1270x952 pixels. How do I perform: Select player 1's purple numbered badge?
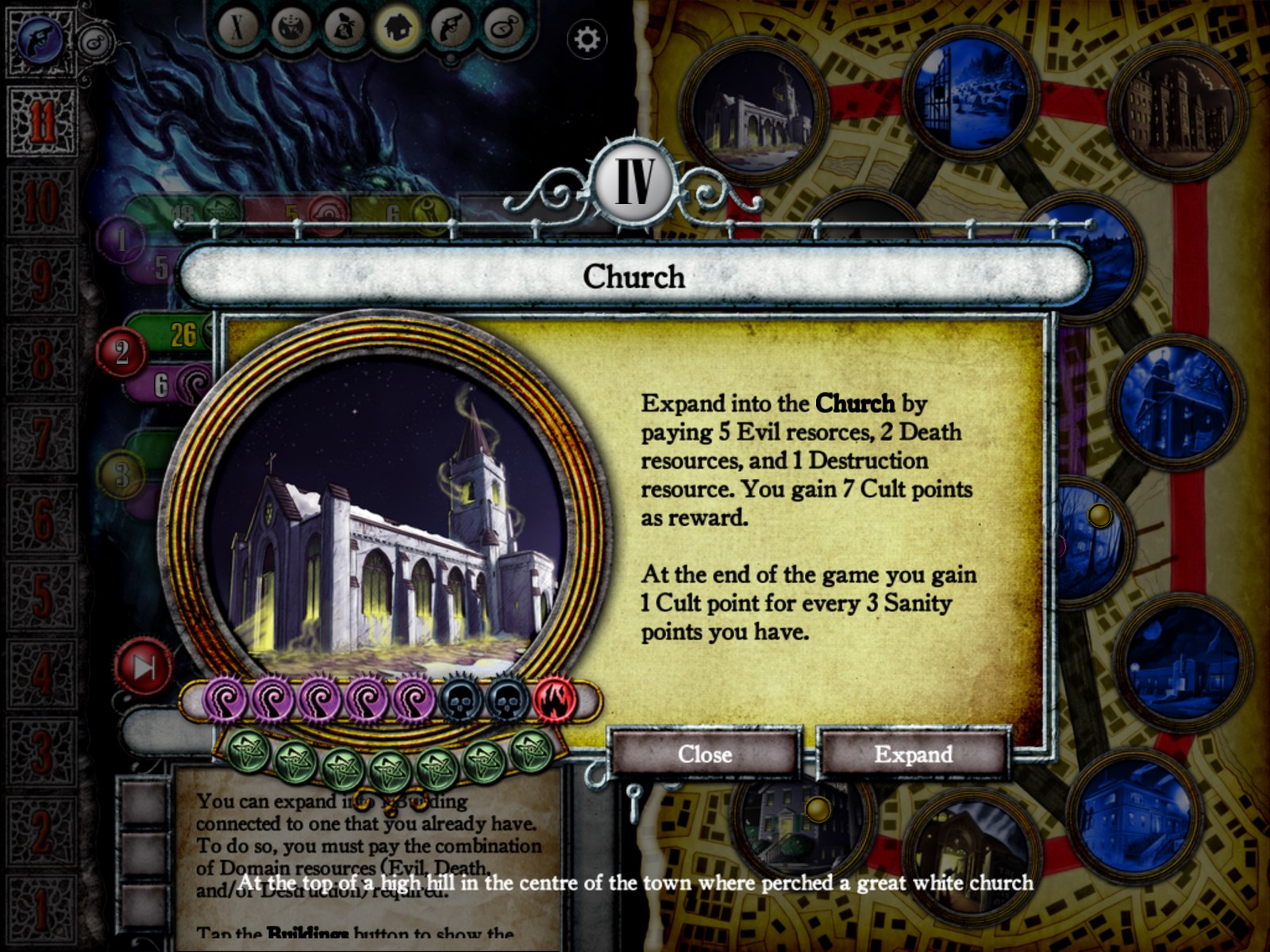pyautogui.click(x=121, y=240)
